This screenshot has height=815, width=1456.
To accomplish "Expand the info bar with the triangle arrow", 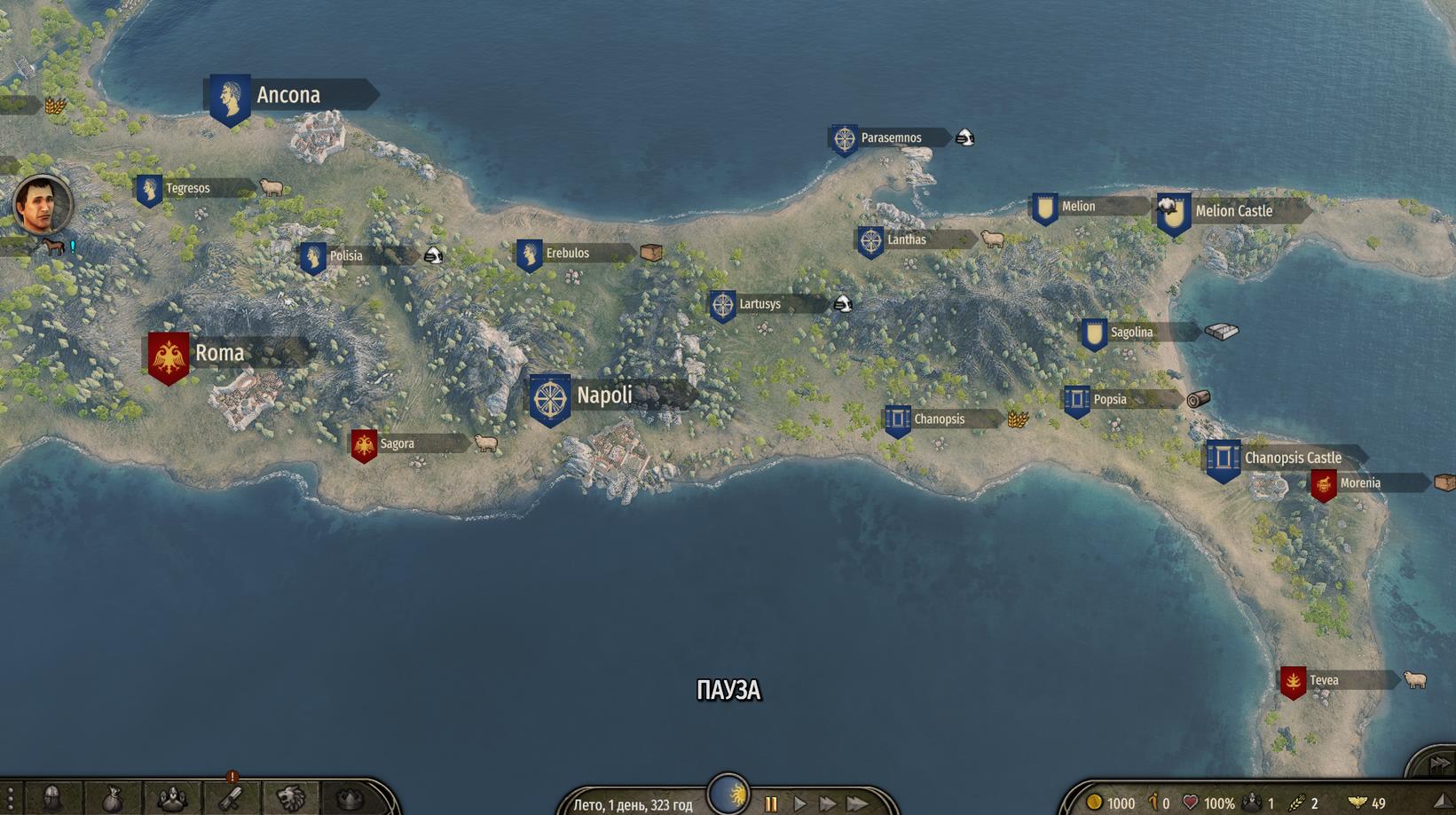I will tap(1442, 802).
